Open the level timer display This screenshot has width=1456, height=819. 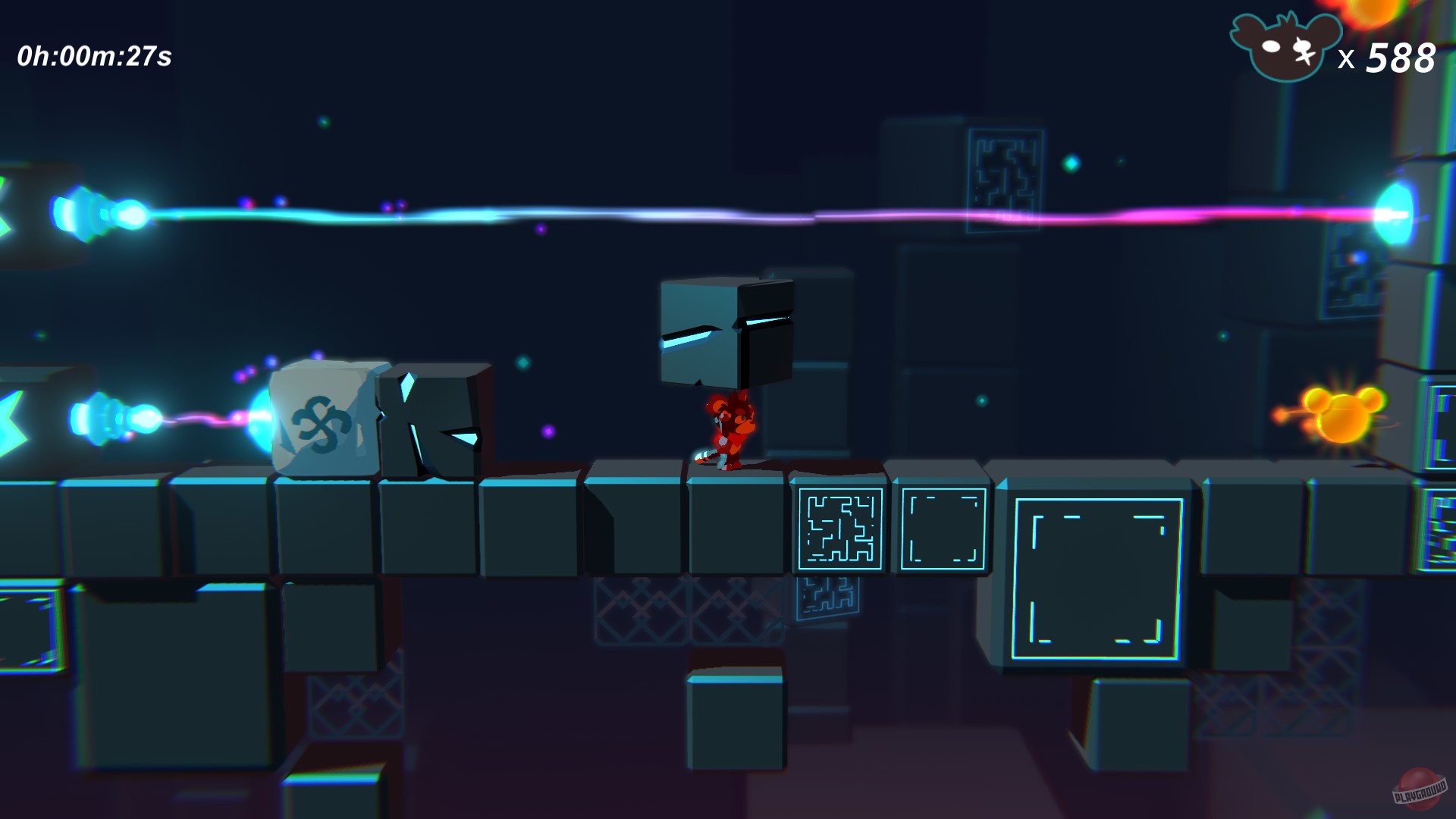point(95,53)
